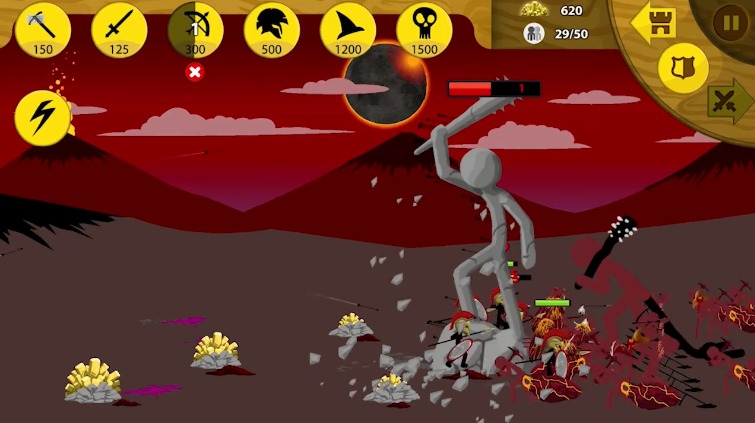
Task: Train a Spearton with the helmet button
Action: point(271,28)
